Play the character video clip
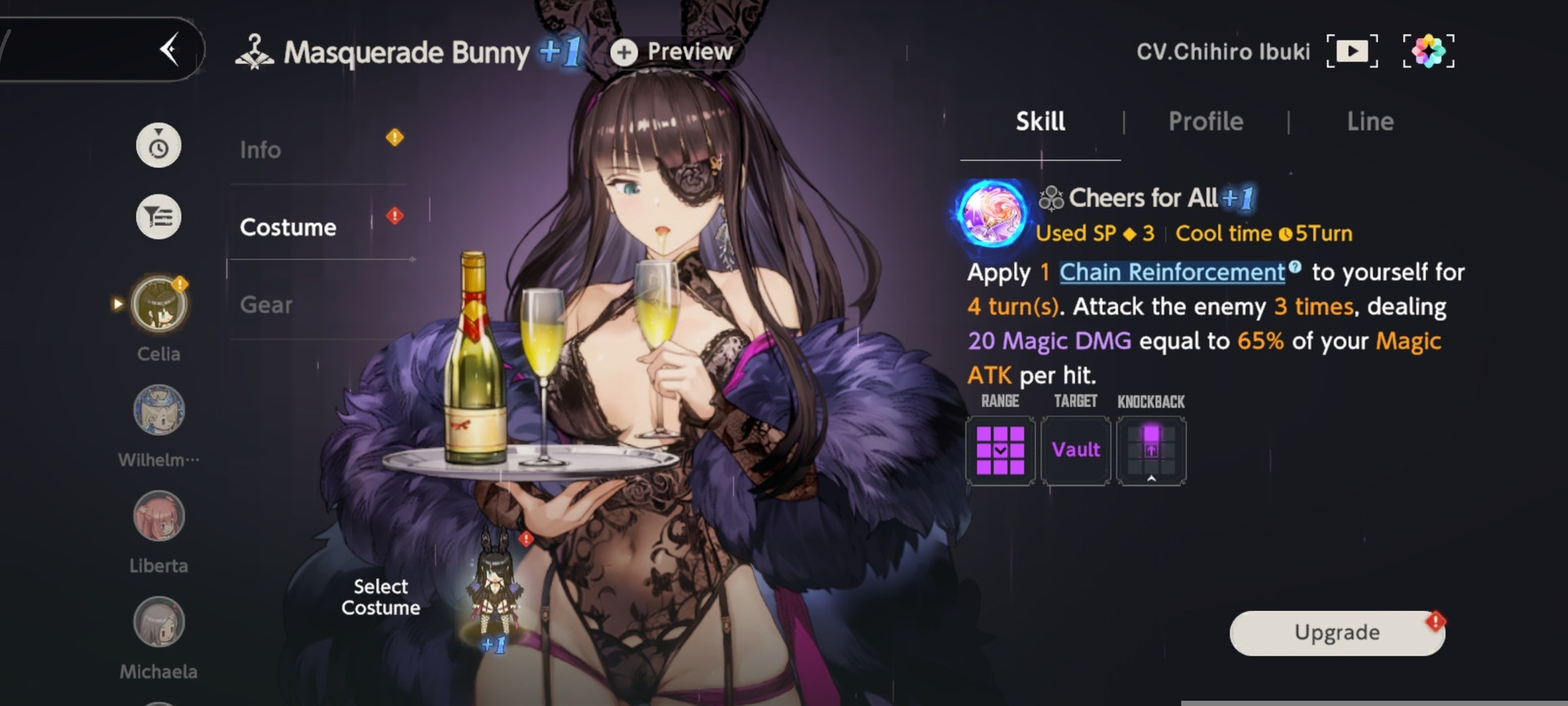The width and height of the screenshot is (1568, 706). click(1352, 51)
